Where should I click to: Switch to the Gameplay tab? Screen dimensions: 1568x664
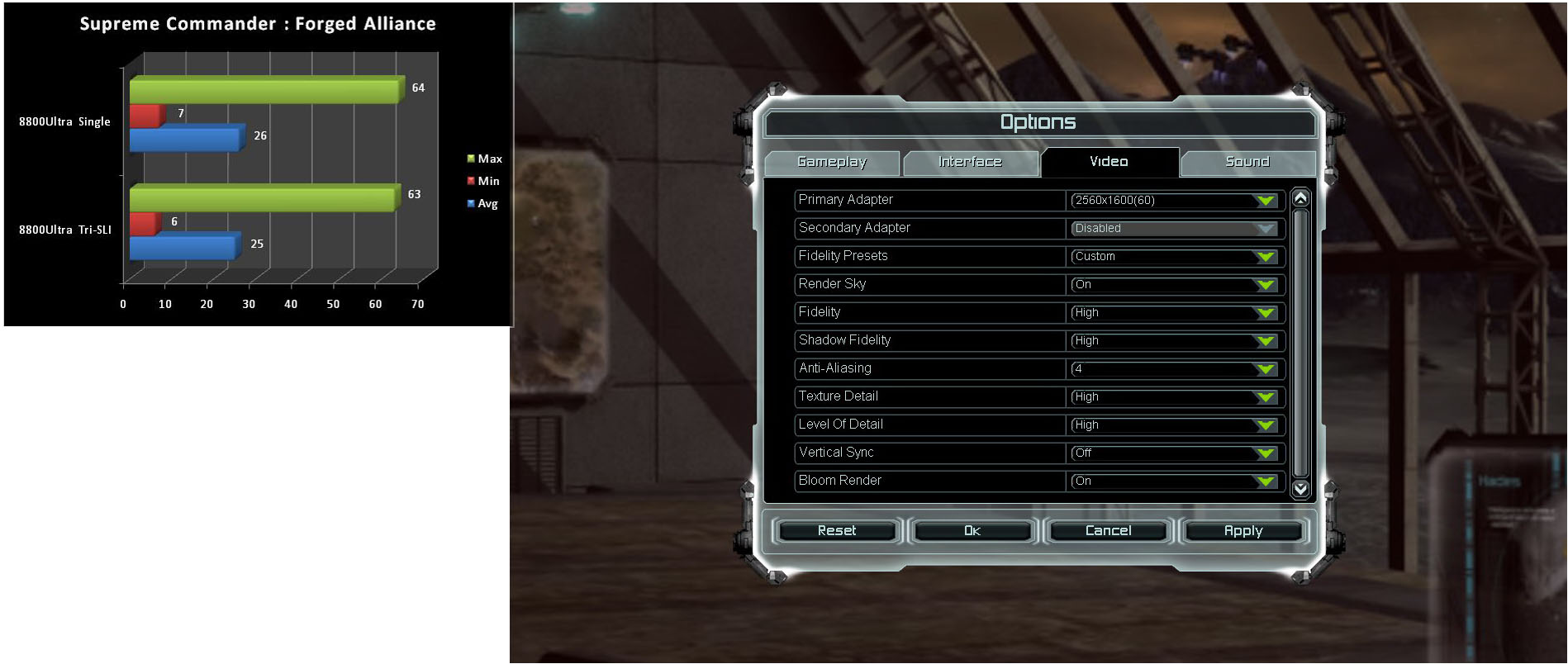coord(832,162)
